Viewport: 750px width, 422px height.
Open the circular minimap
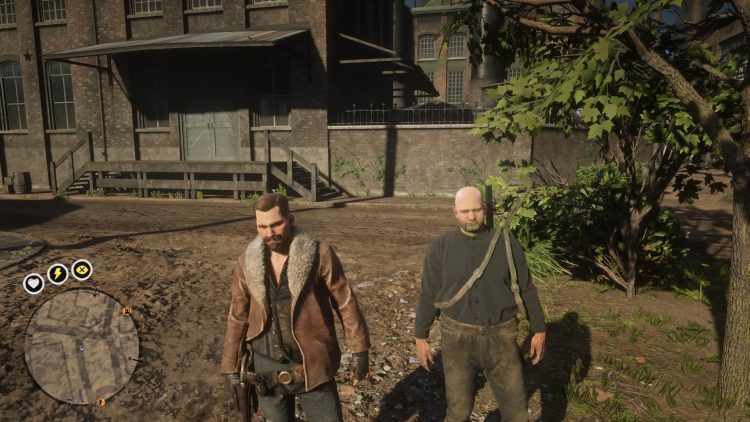tap(81, 346)
